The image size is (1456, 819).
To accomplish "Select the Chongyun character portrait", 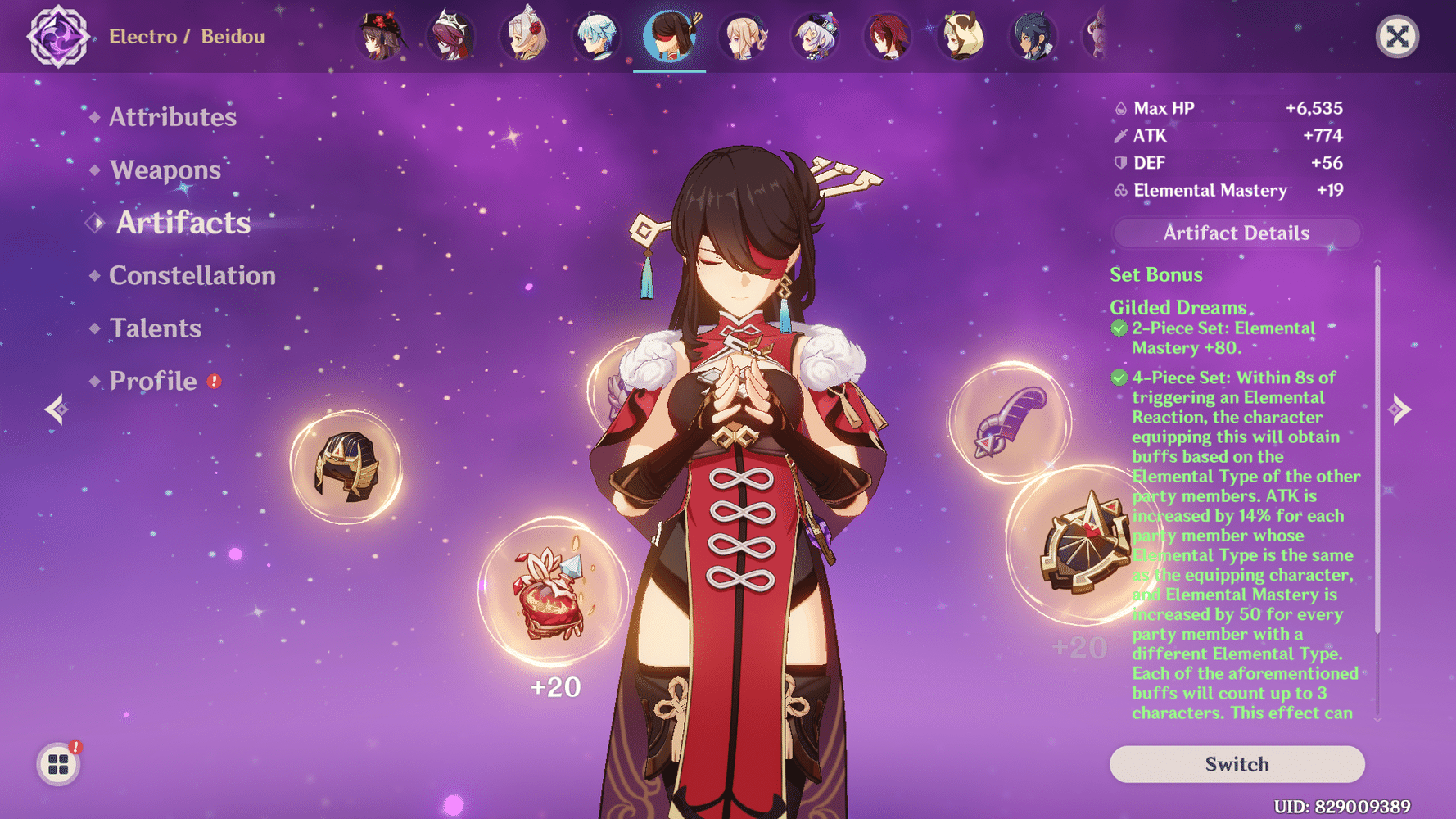I will point(598,36).
